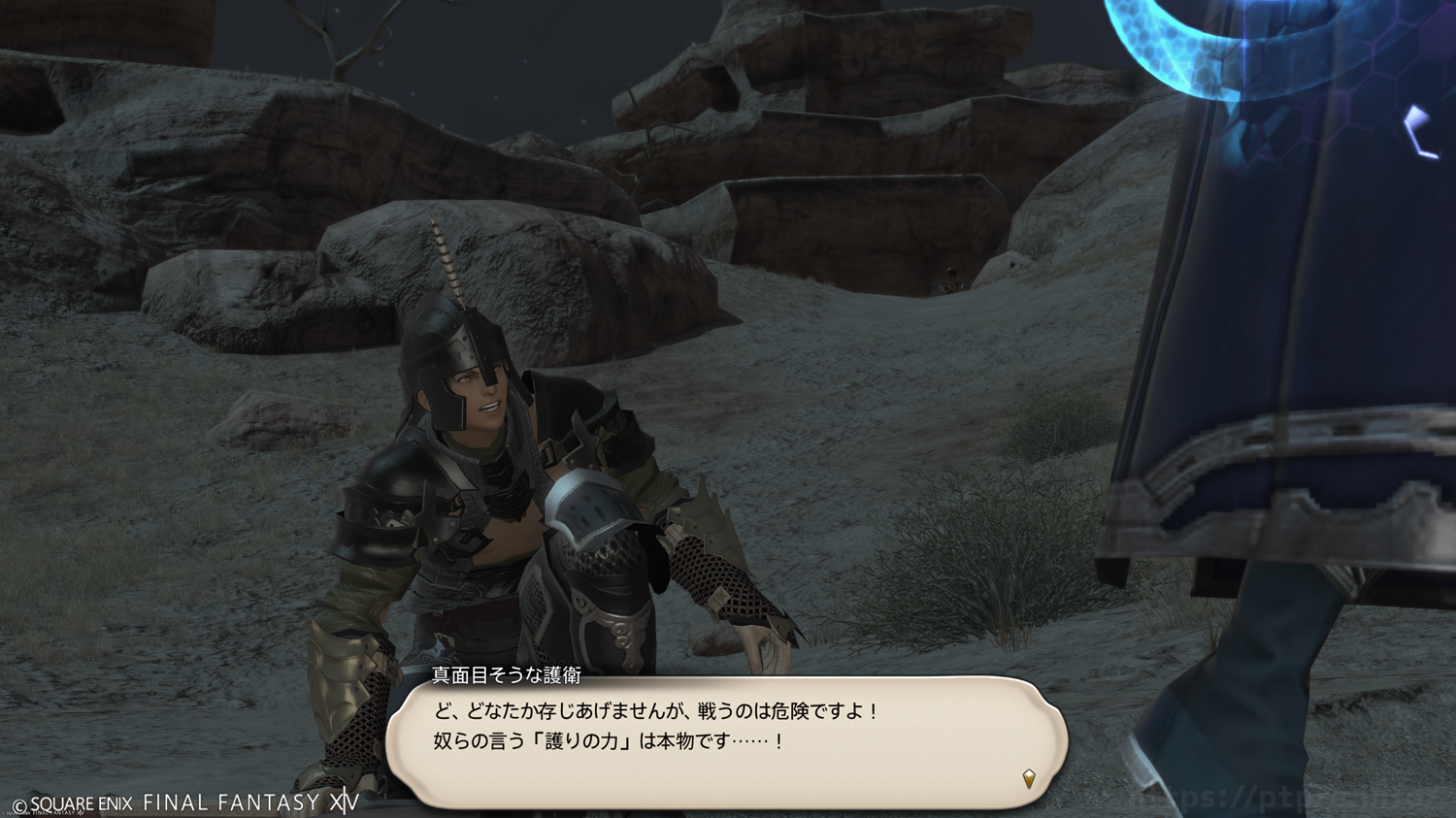Advance dialogue with the gold arrow indicator

(x=1029, y=778)
